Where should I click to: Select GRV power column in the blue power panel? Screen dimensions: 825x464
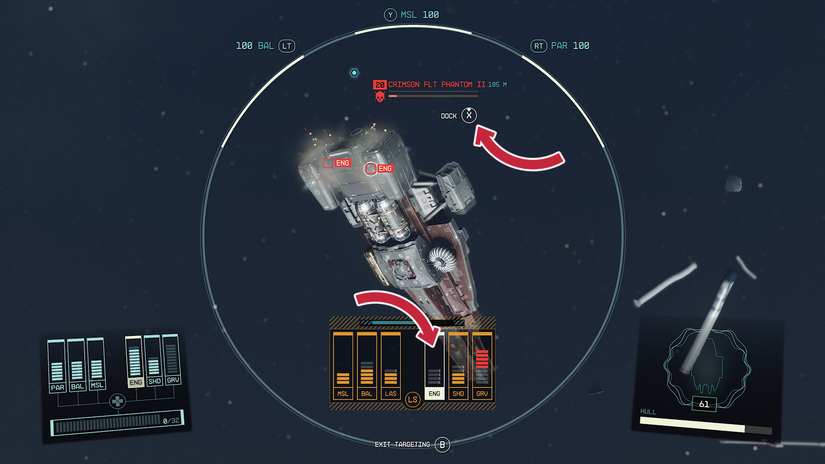point(172,360)
